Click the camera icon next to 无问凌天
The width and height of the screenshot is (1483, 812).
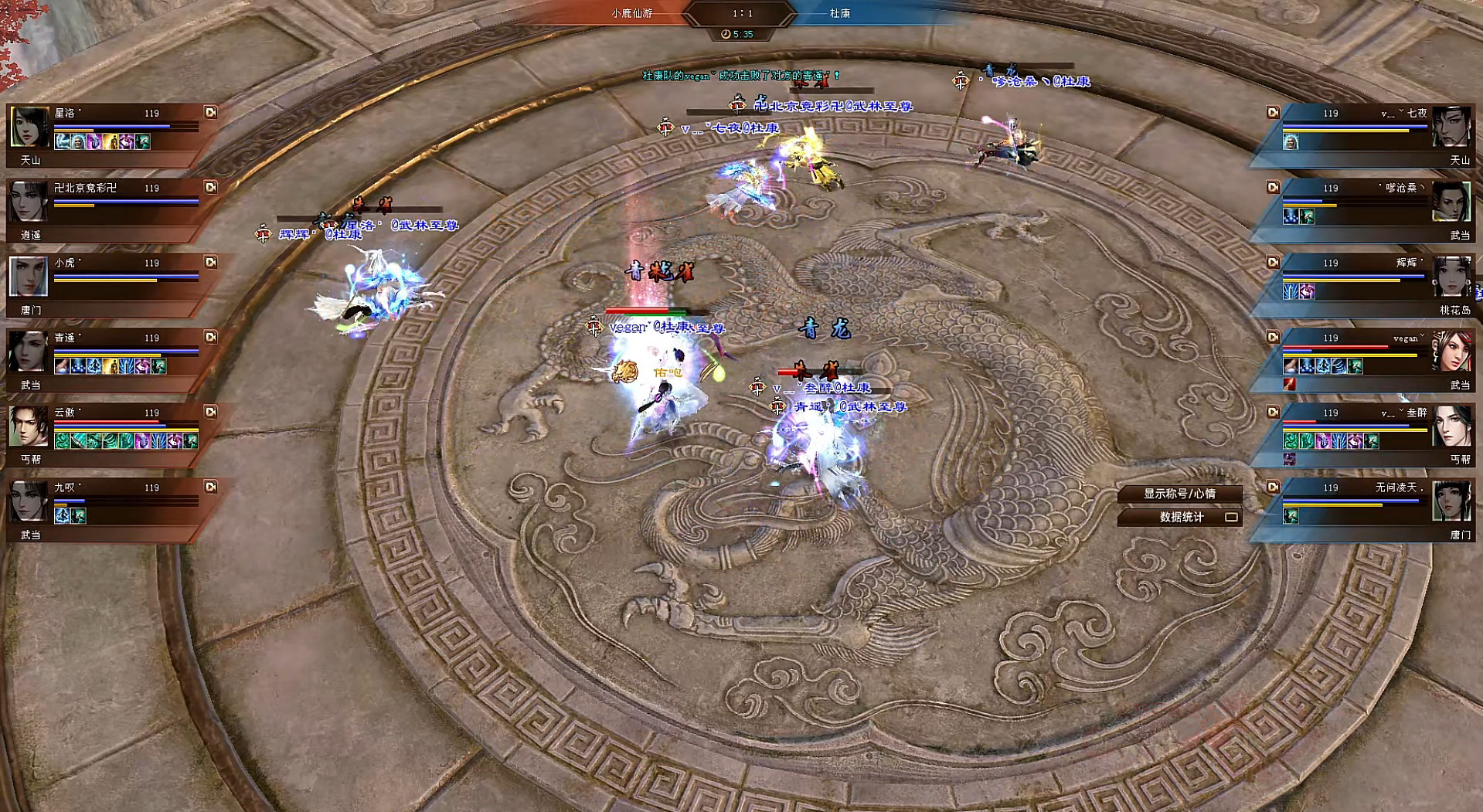(1273, 487)
